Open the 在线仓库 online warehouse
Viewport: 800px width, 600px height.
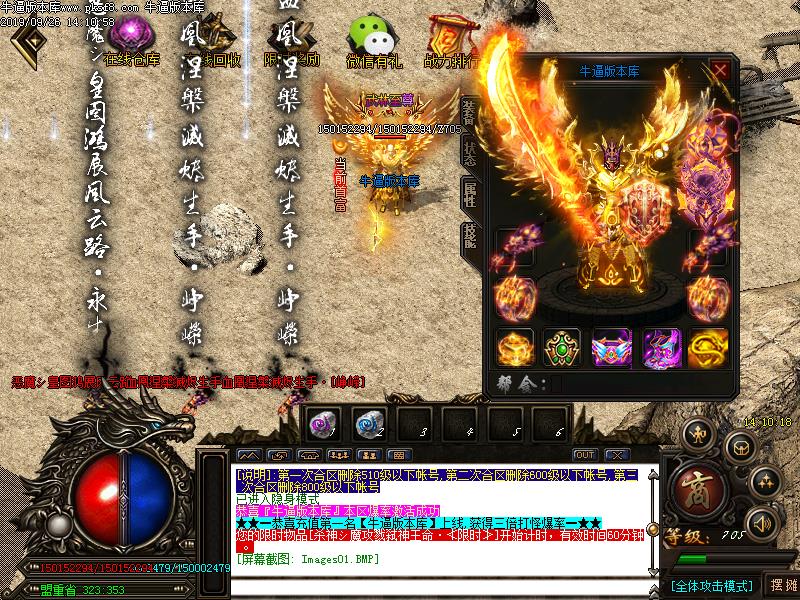click(132, 42)
